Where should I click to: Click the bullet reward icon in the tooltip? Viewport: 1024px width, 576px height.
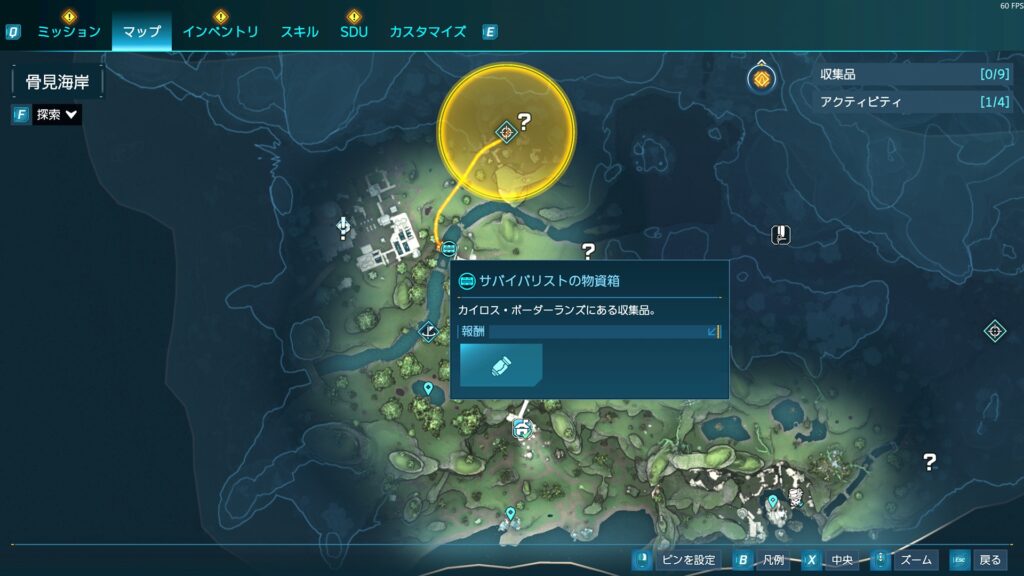coord(501,365)
